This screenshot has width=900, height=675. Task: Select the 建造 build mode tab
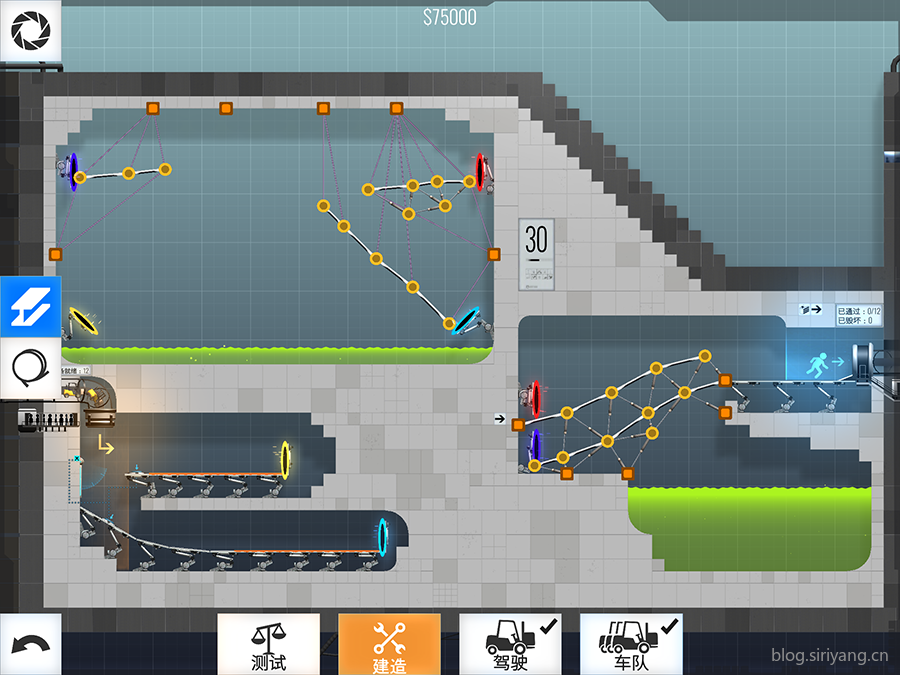389,644
